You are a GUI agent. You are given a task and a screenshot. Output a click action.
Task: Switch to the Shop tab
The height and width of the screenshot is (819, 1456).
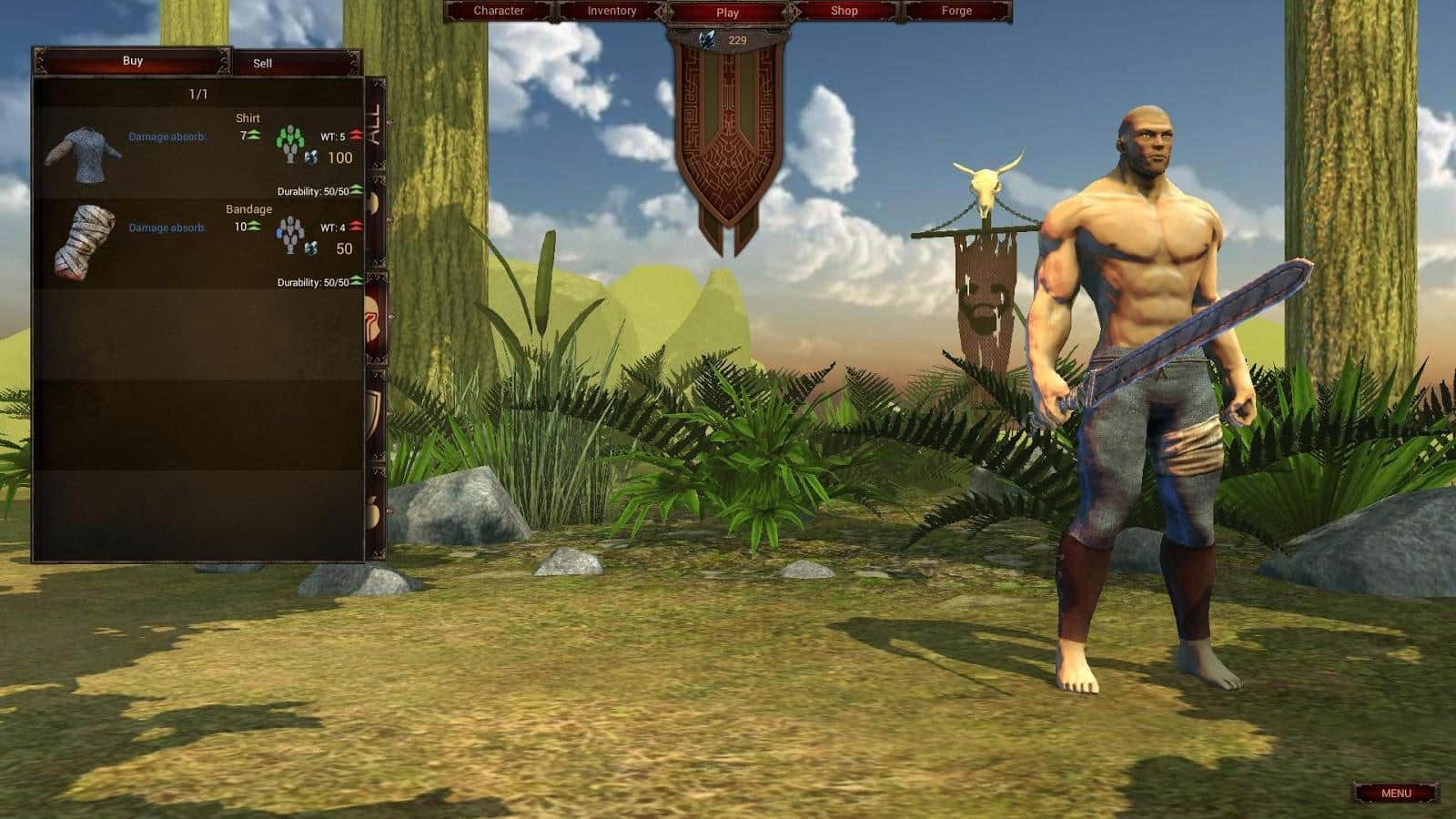(x=844, y=10)
